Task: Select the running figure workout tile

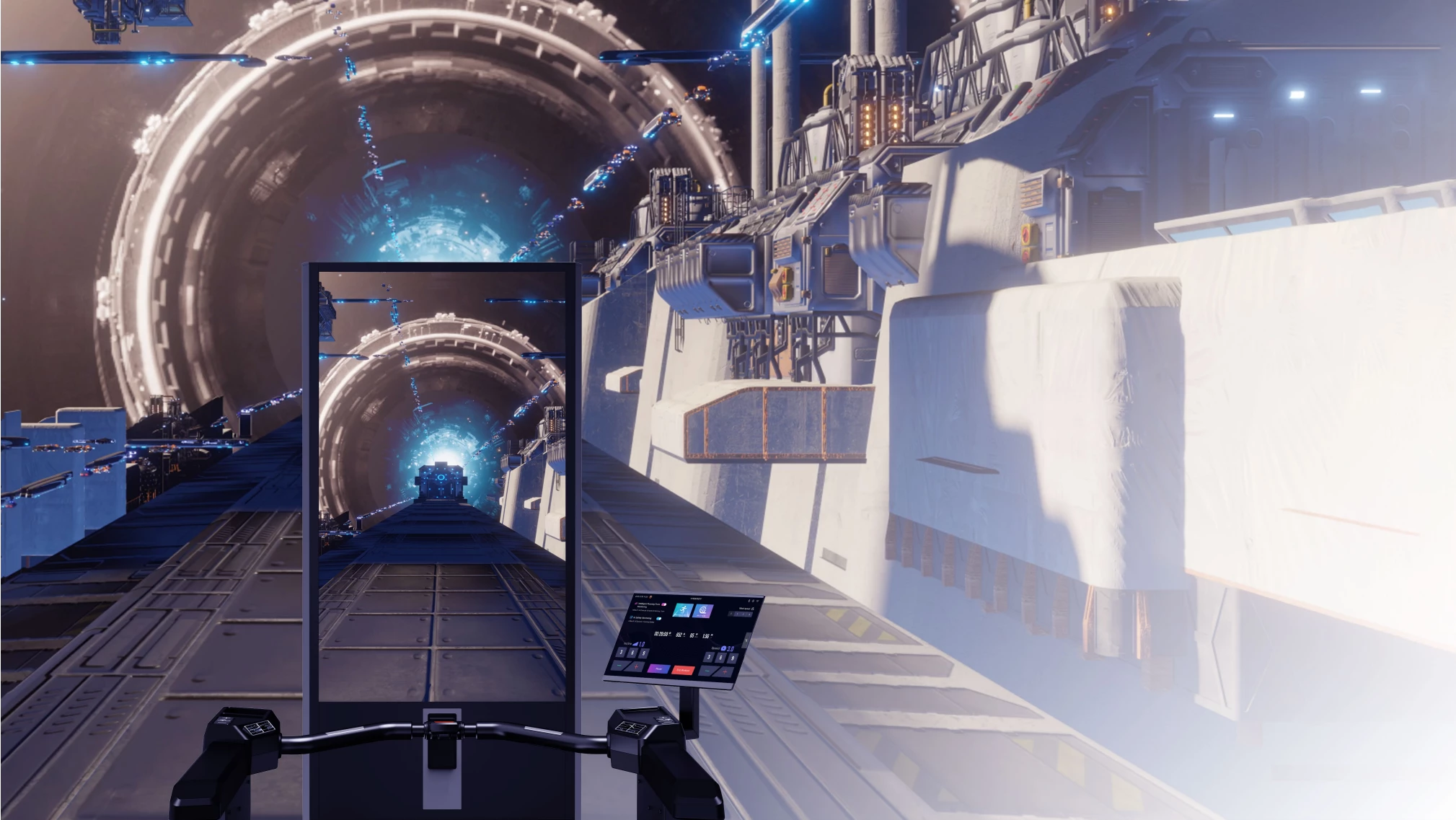Action: pos(683,610)
